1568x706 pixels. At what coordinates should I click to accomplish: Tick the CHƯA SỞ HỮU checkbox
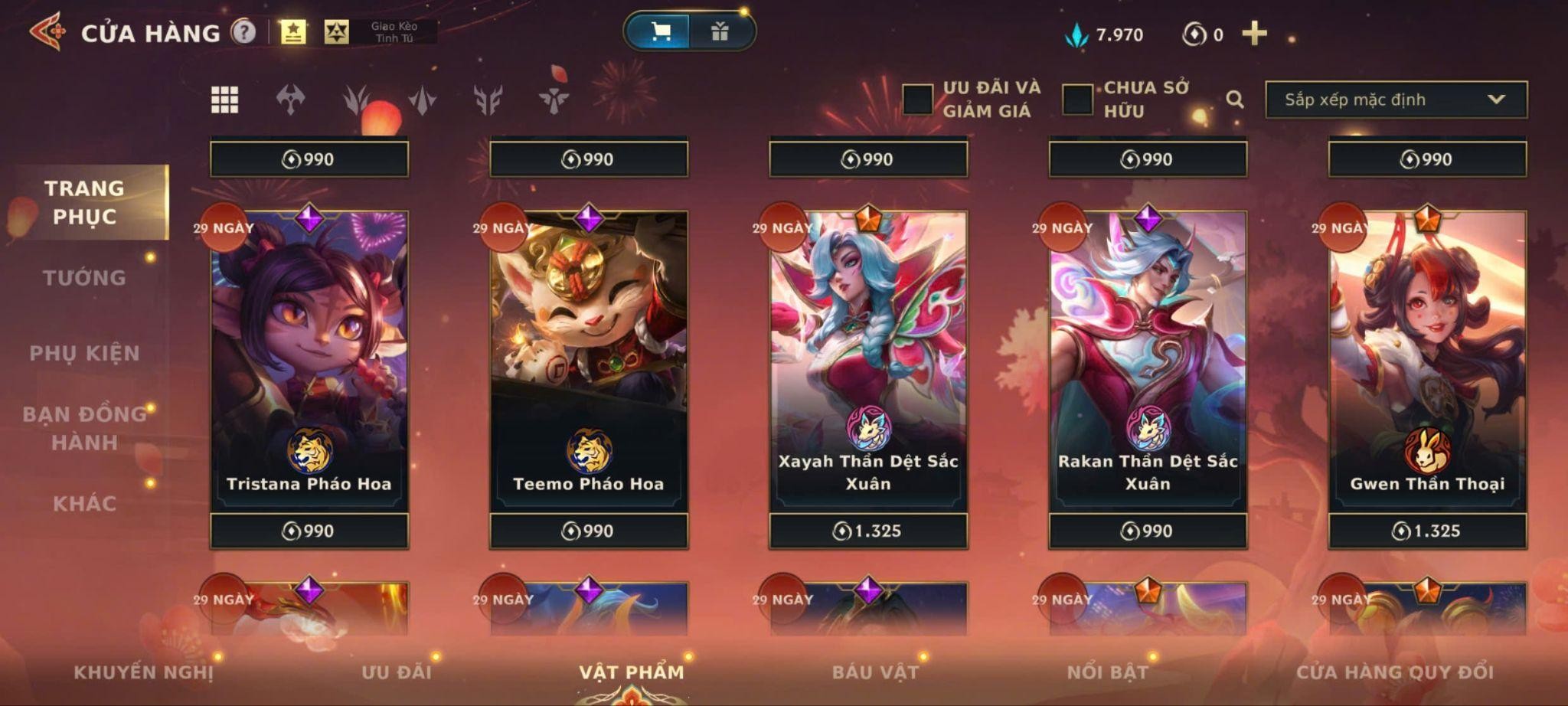tap(1077, 100)
